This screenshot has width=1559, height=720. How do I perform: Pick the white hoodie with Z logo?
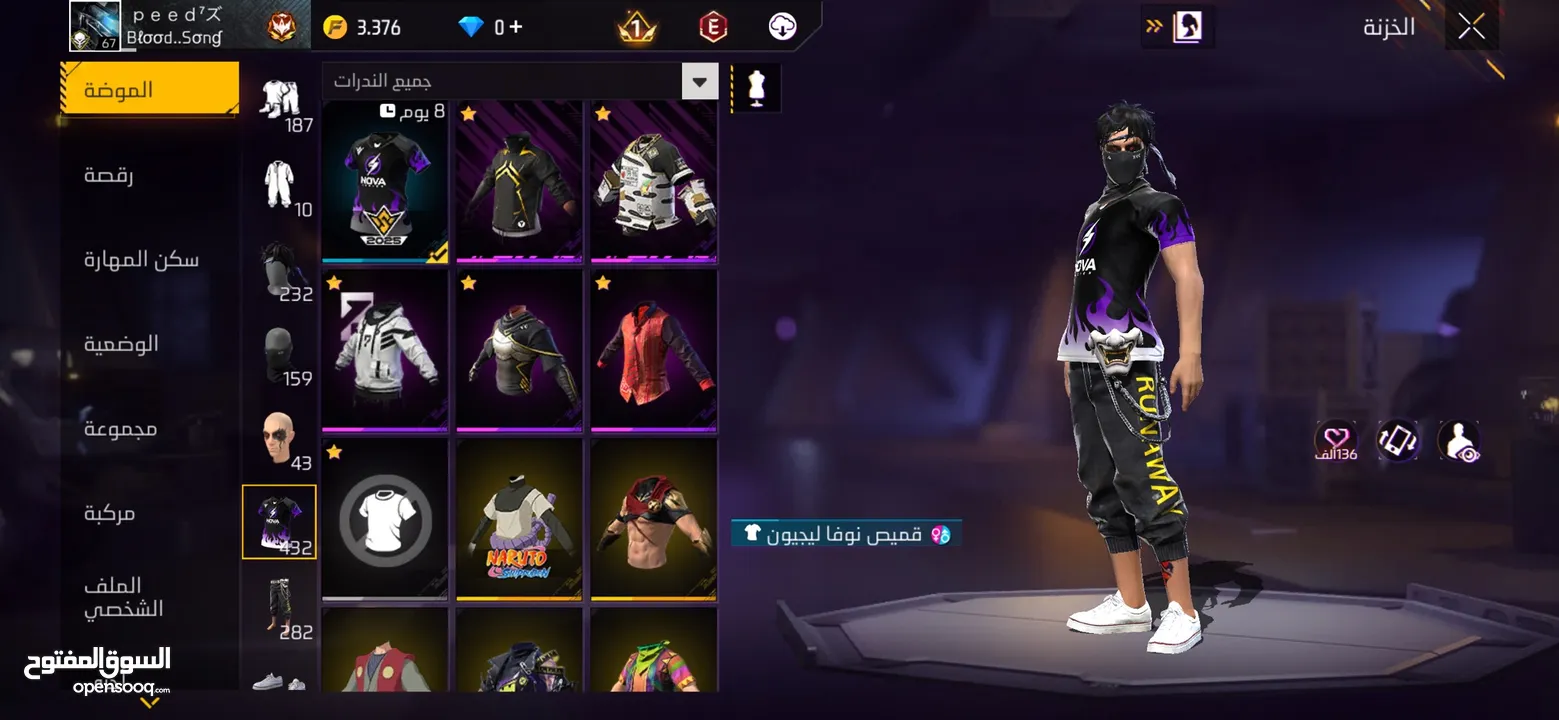pyautogui.click(x=385, y=350)
